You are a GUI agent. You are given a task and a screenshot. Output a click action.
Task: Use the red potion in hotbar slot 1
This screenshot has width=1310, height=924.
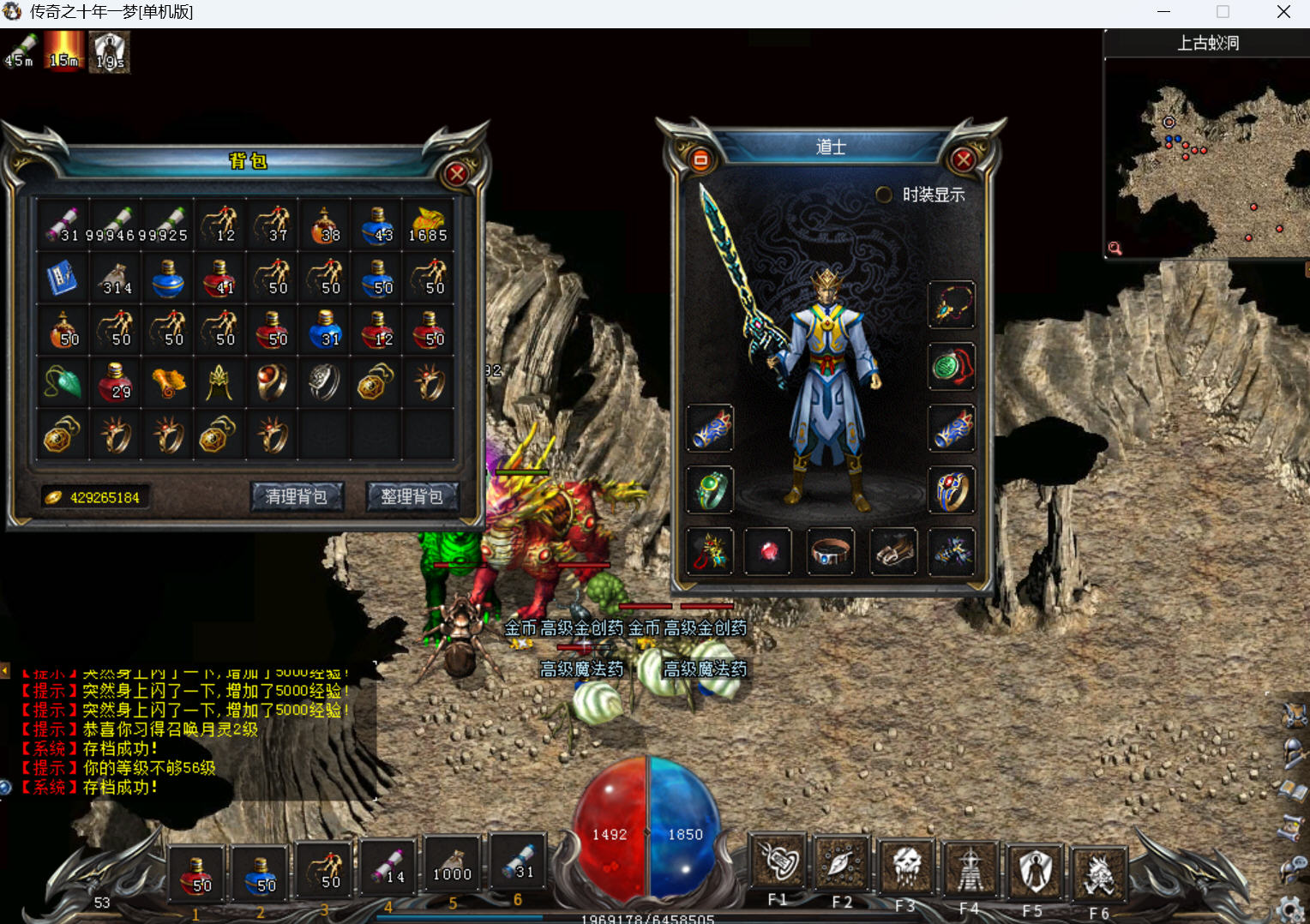pos(197,874)
